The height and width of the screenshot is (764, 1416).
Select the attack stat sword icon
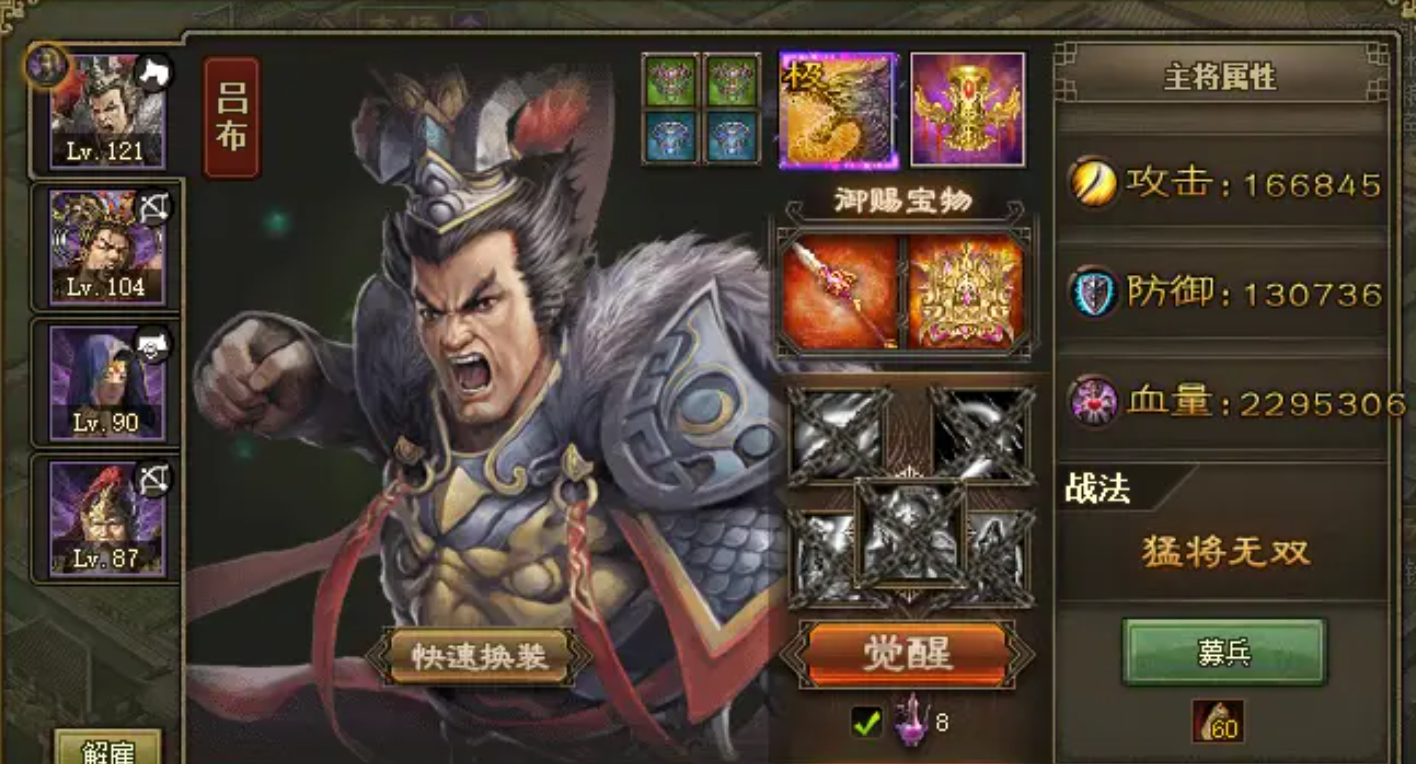point(1093,182)
